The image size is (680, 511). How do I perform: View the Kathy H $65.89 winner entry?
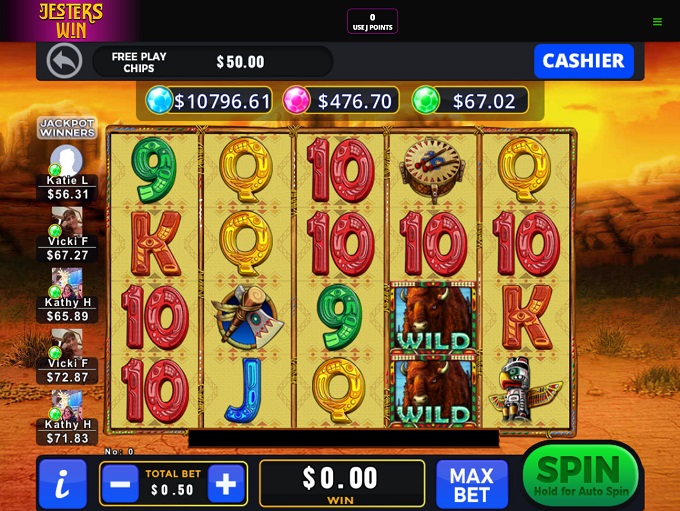pyautogui.click(x=67, y=296)
